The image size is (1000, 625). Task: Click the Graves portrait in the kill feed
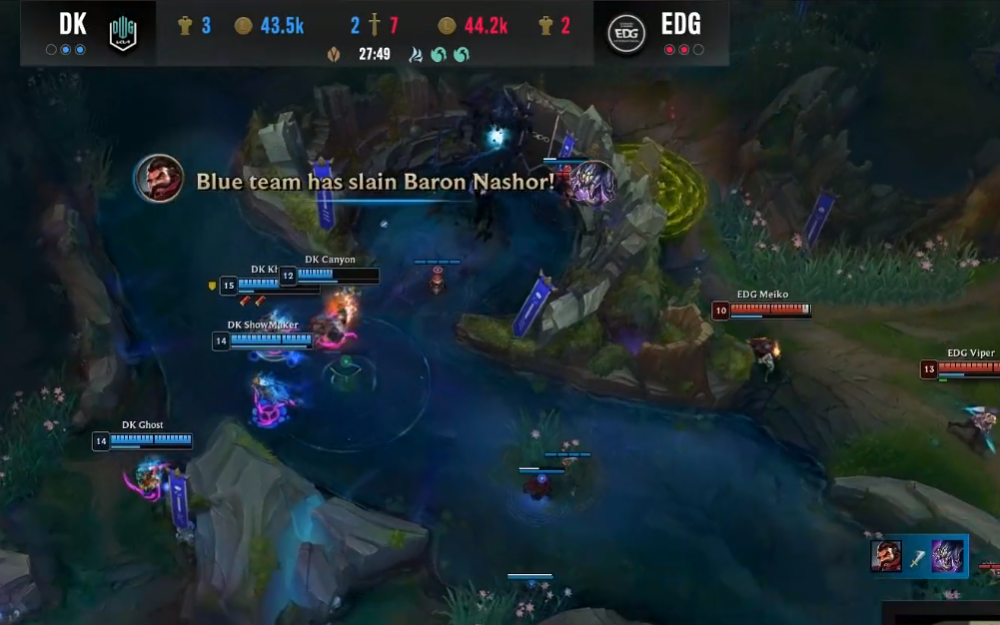click(886, 556)
